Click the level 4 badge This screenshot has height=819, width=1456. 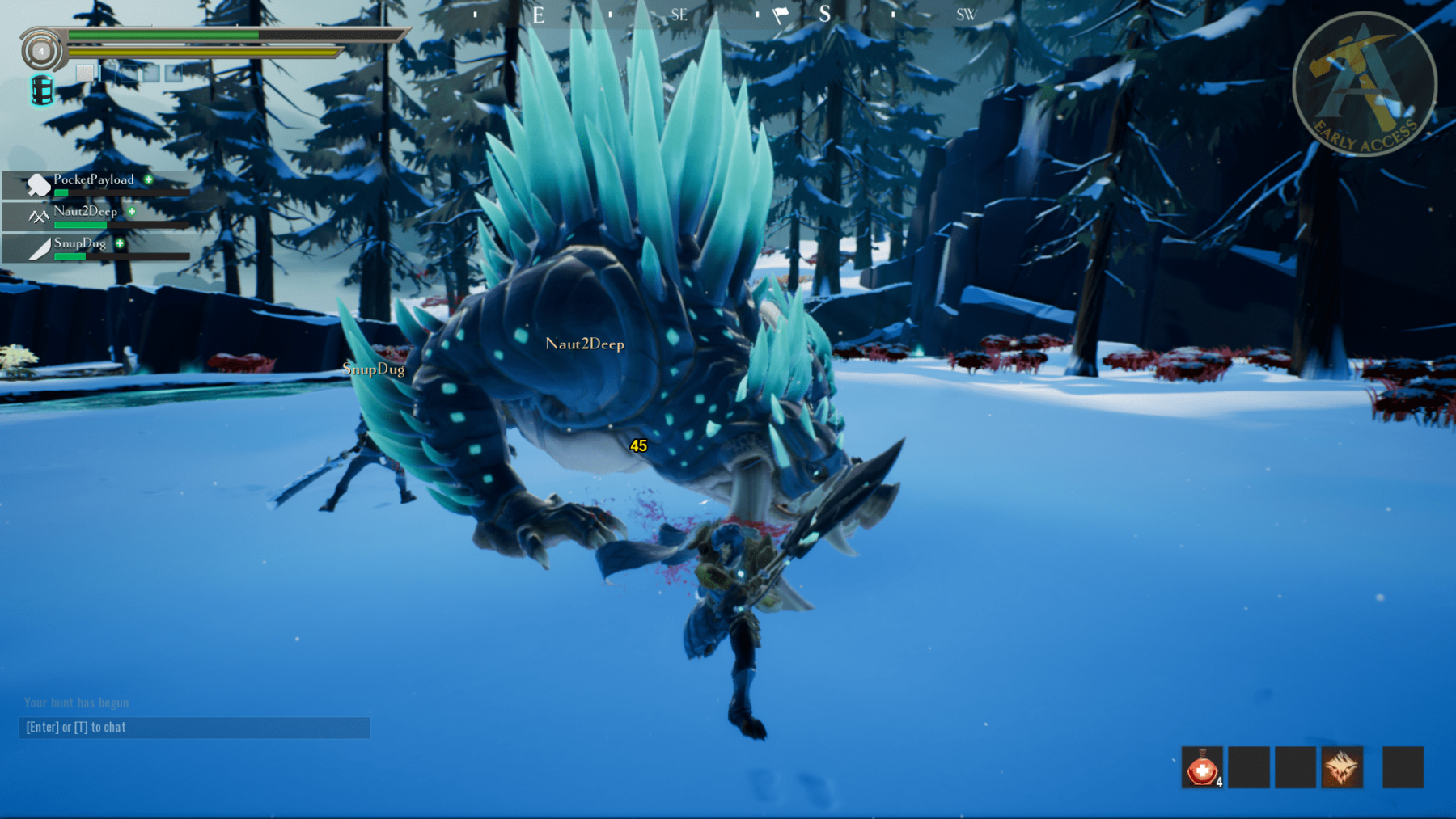pyautogui.click(x=41, y=51)
